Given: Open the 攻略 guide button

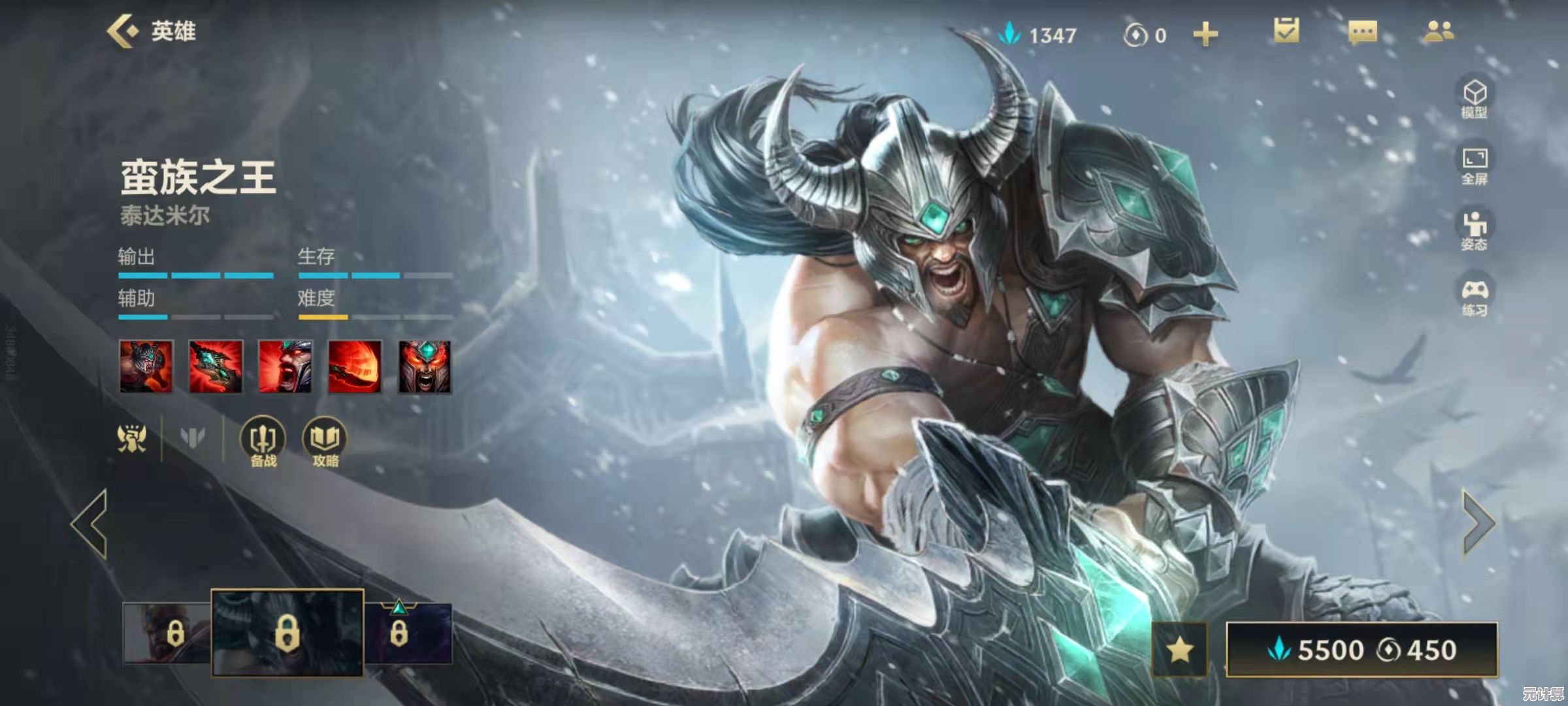Looking at the screenshot, I should (x=325, y=442).
